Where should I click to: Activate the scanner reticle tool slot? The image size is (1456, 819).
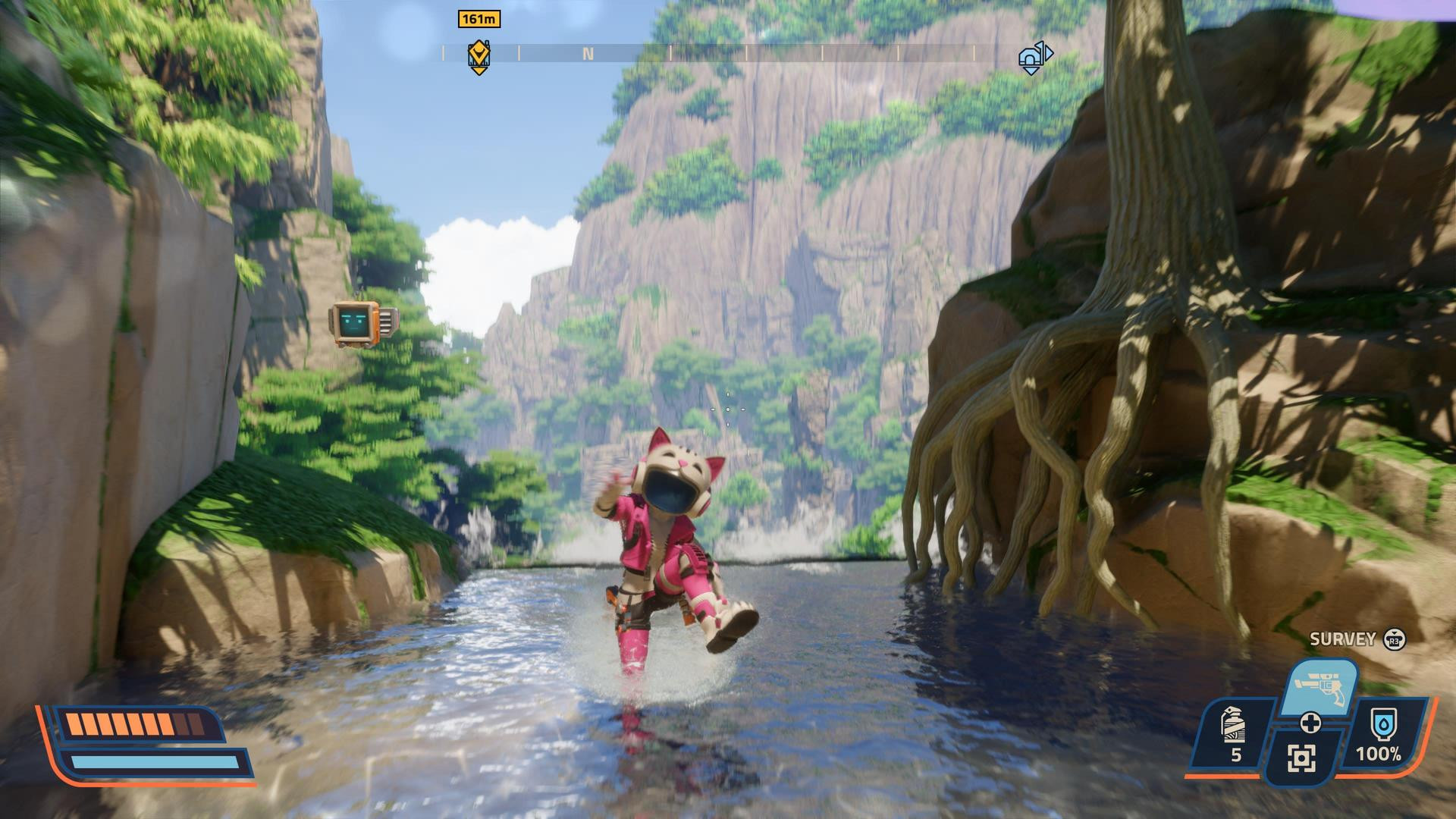(1301, 757)
